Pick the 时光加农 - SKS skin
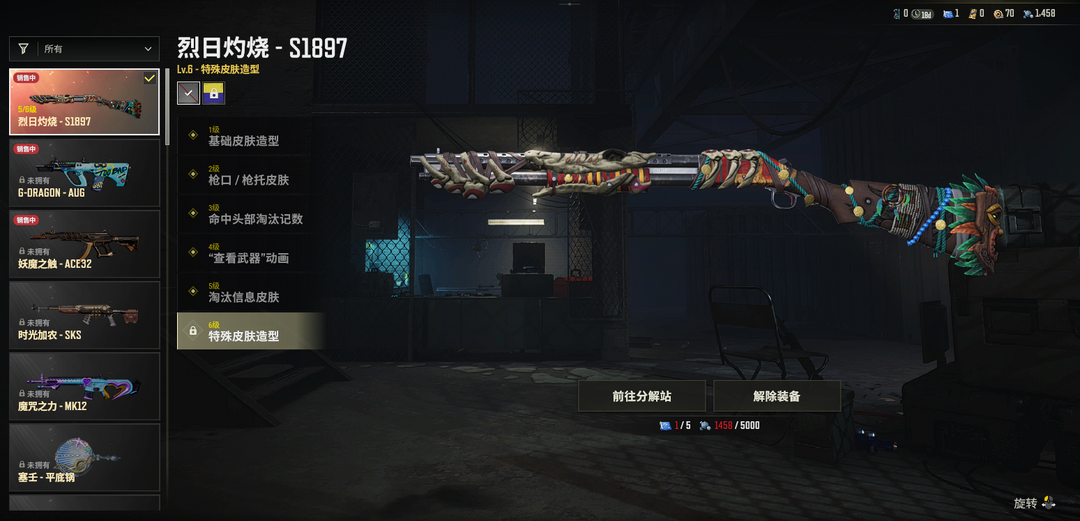The image size is (1080, 521). pos(84,315)
